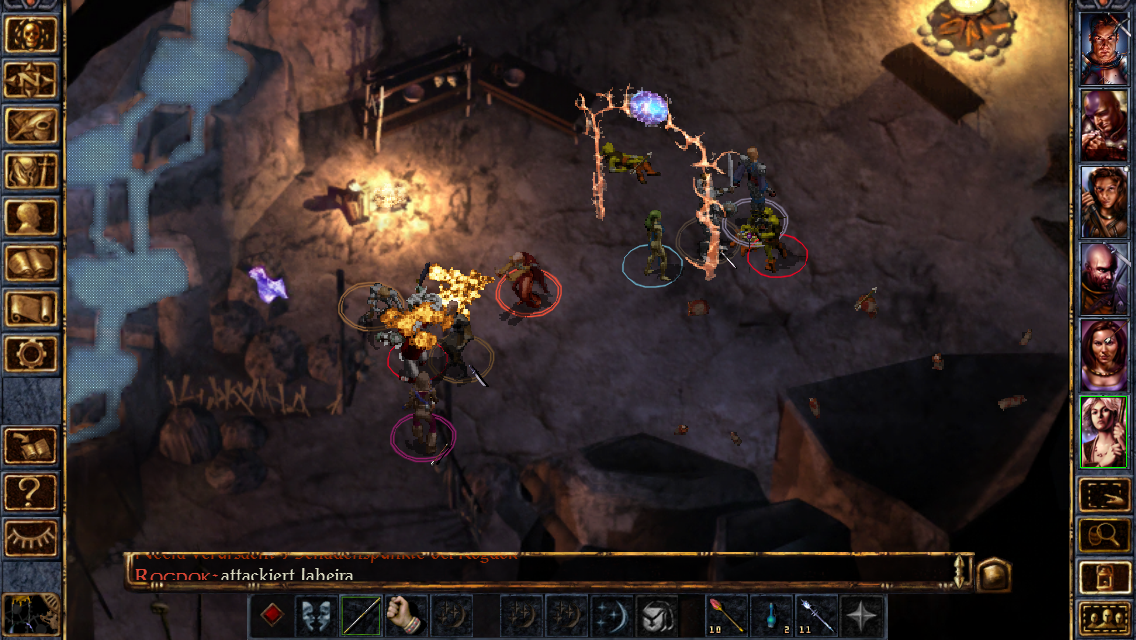This screenshot has width=1136, height=640.
Task: Use the wand quick item
Action: click(x=727, y=615)
